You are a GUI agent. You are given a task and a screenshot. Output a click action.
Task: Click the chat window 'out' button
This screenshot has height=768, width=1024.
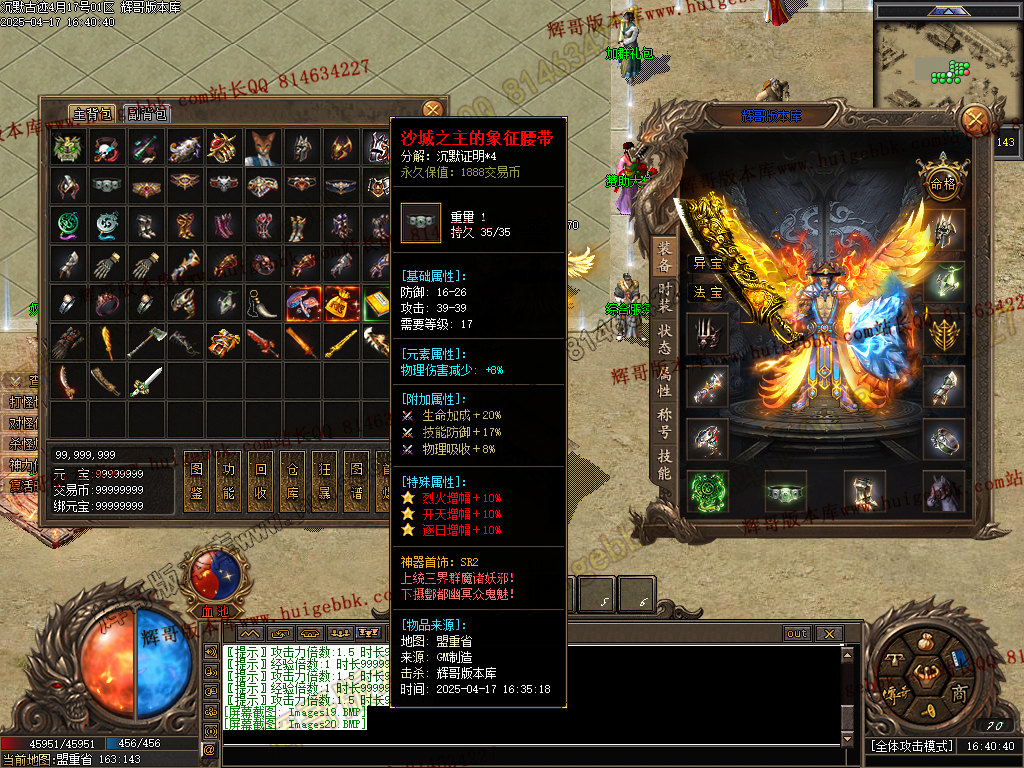click(797, 634)
